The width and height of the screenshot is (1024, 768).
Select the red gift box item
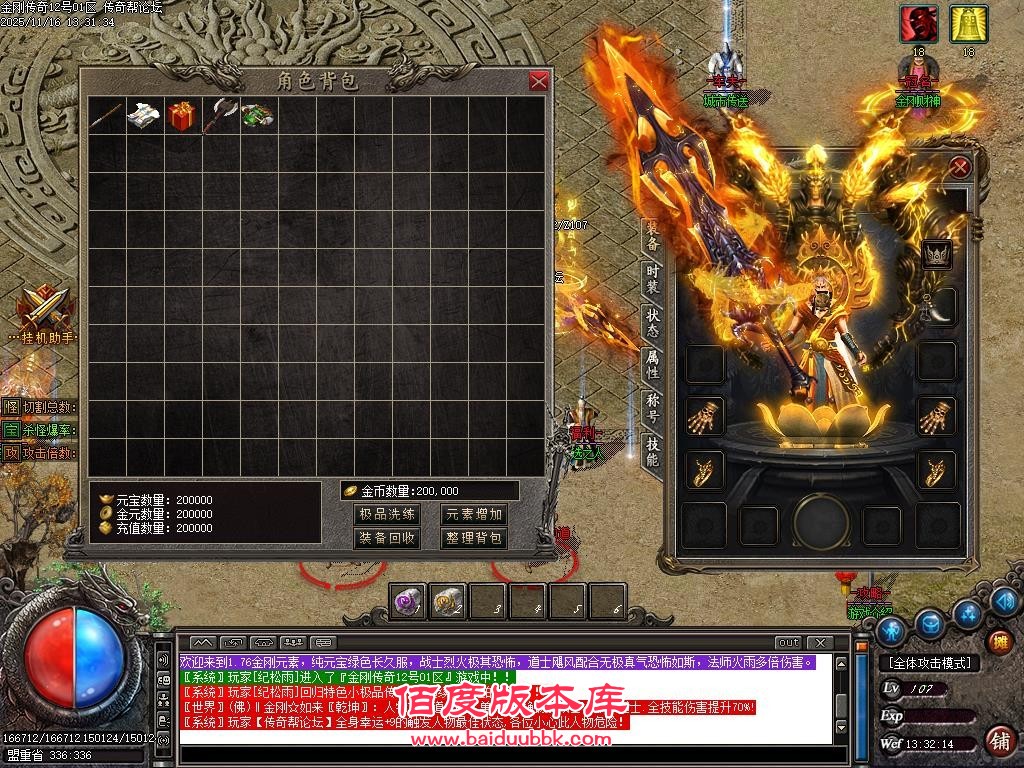pyautogui.click(x=182, y=115)
